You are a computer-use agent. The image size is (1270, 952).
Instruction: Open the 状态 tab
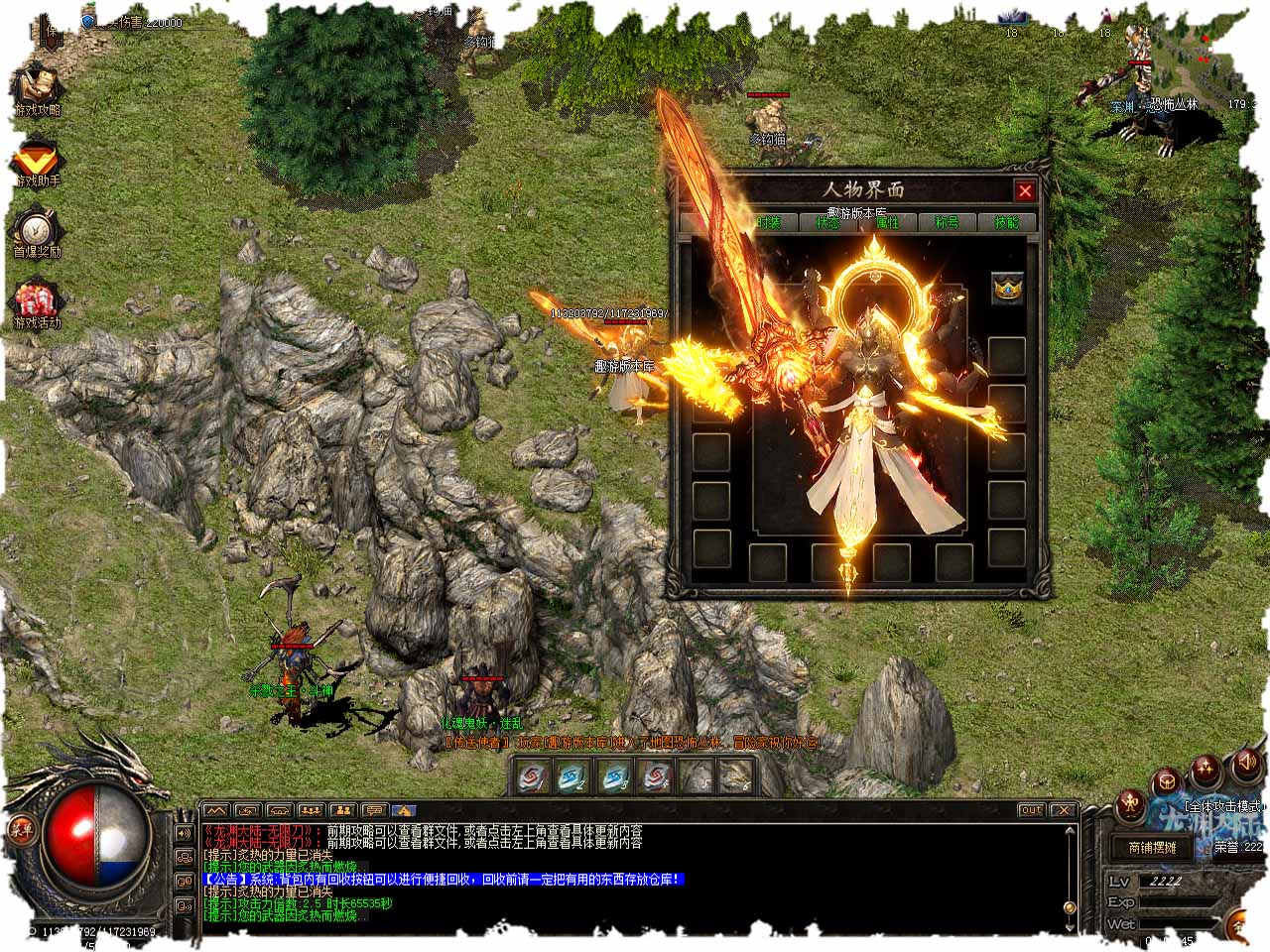(x=827, y=223)
